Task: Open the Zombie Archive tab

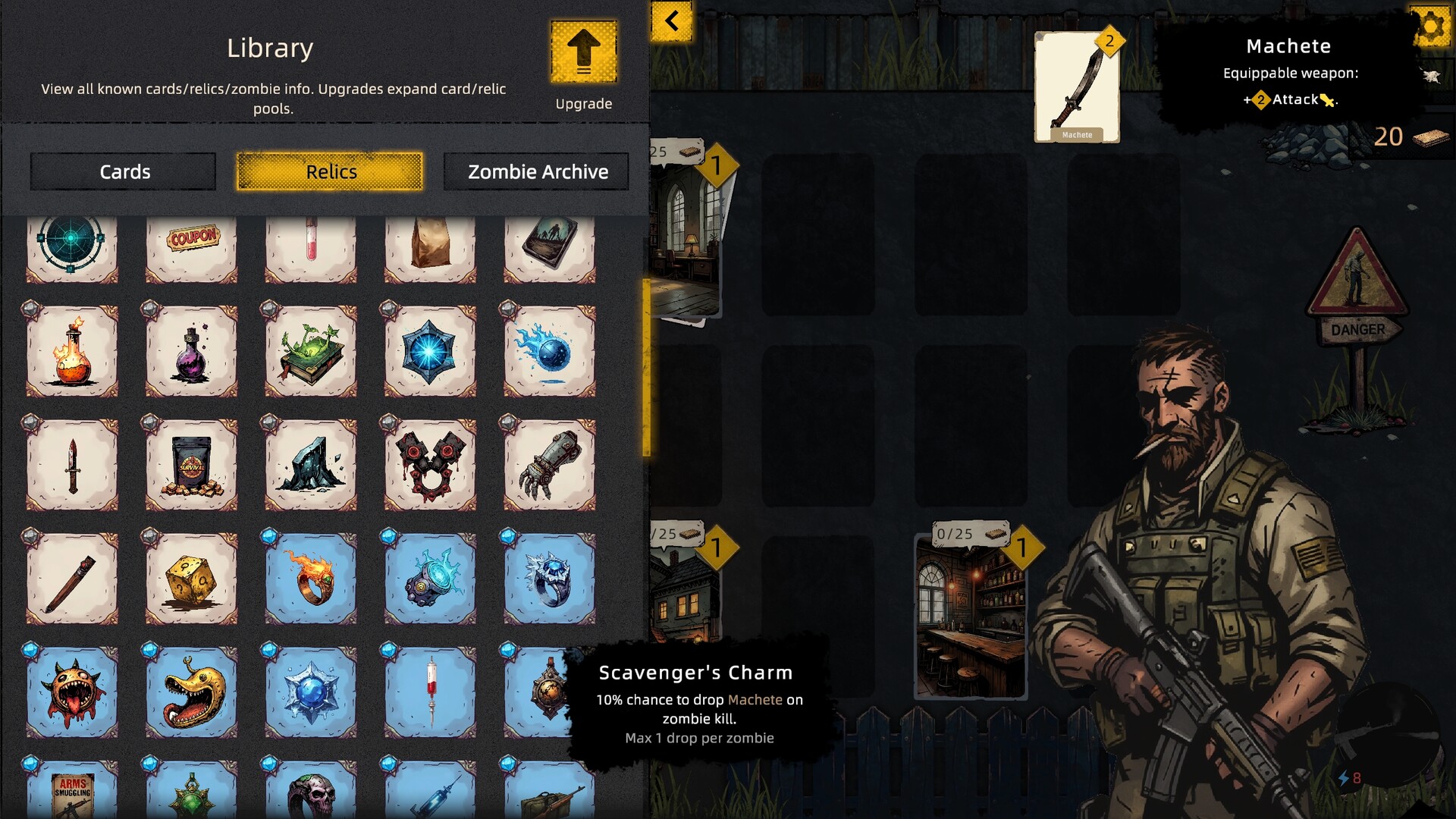Action: (537, 171)
